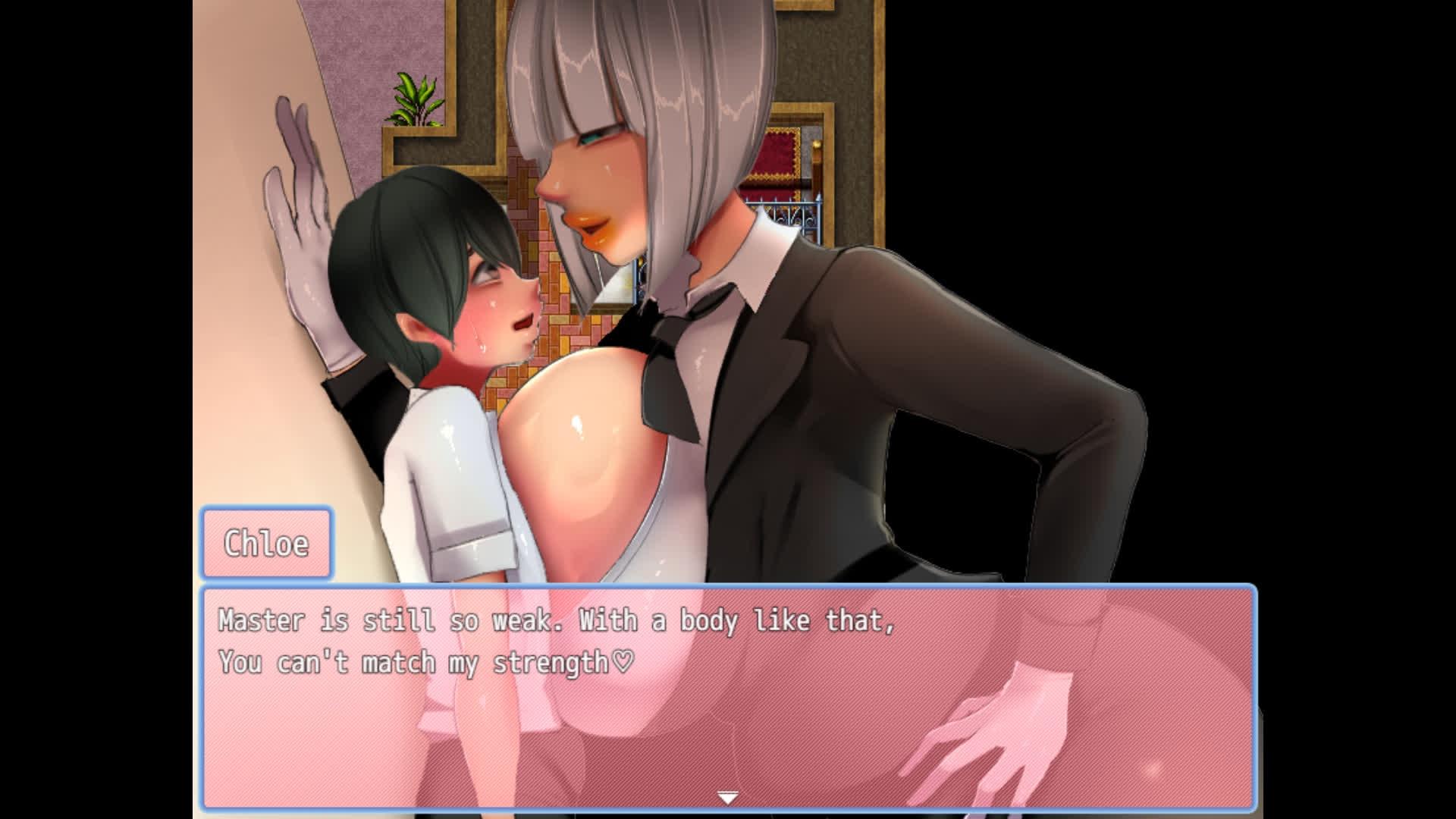Viewport: 1456px width, 819px height.
Task: Click the white continue arrow in dialogue box
Action: [x=728, y=798]
